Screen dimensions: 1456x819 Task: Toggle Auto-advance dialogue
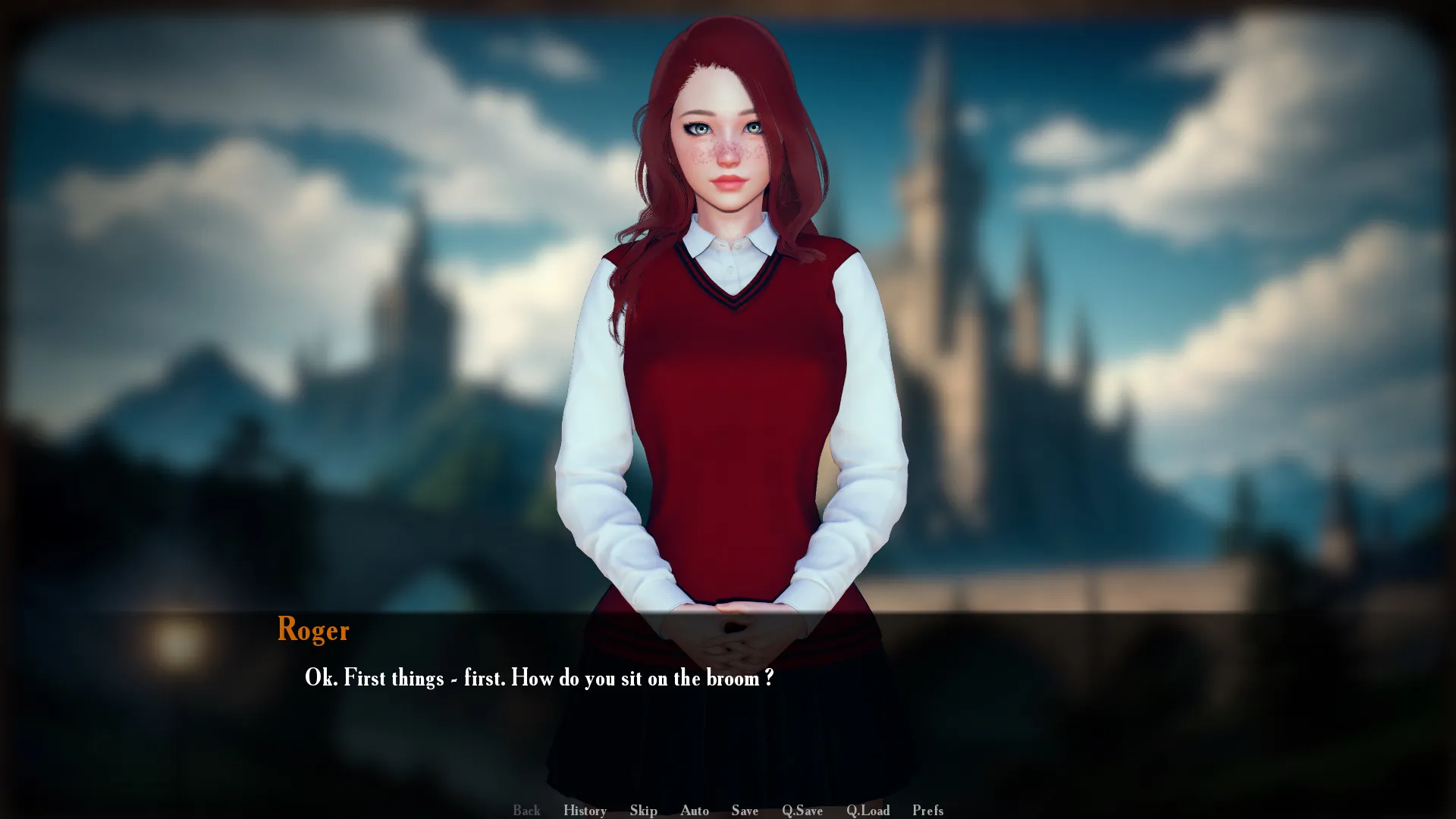tap(694, 810)
